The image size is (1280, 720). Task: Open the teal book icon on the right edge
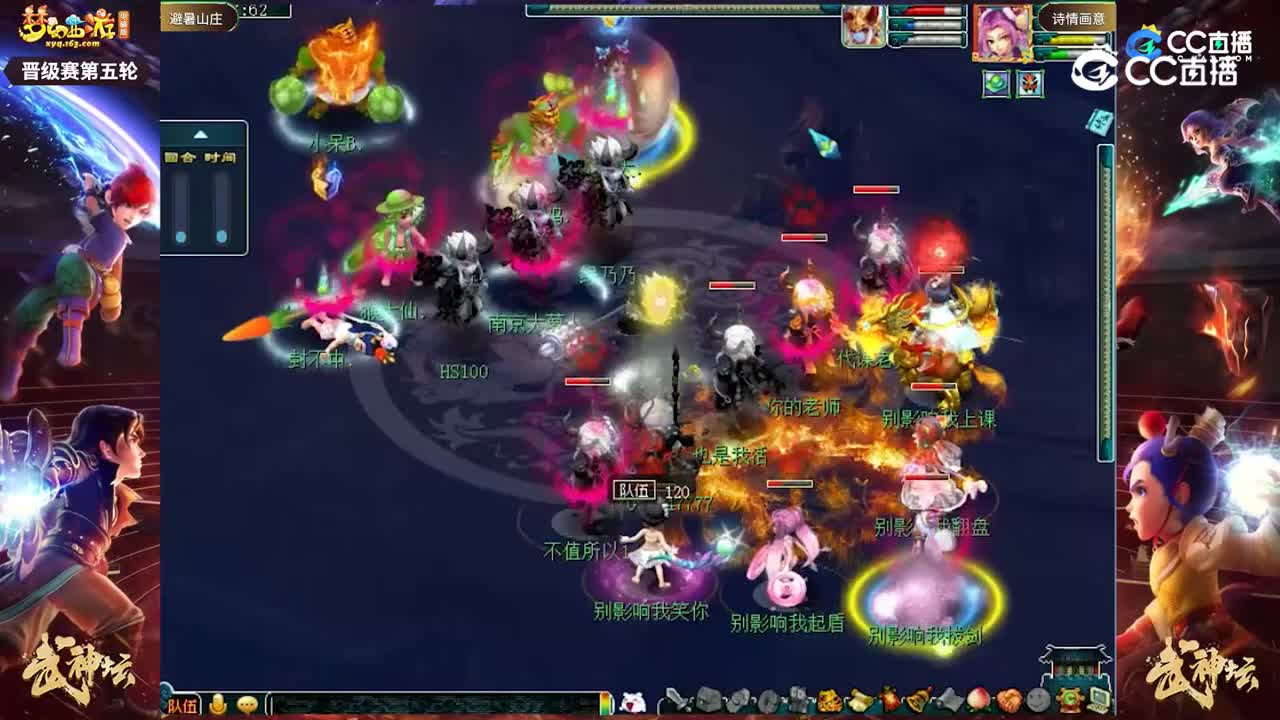[x=1099, y=122]
